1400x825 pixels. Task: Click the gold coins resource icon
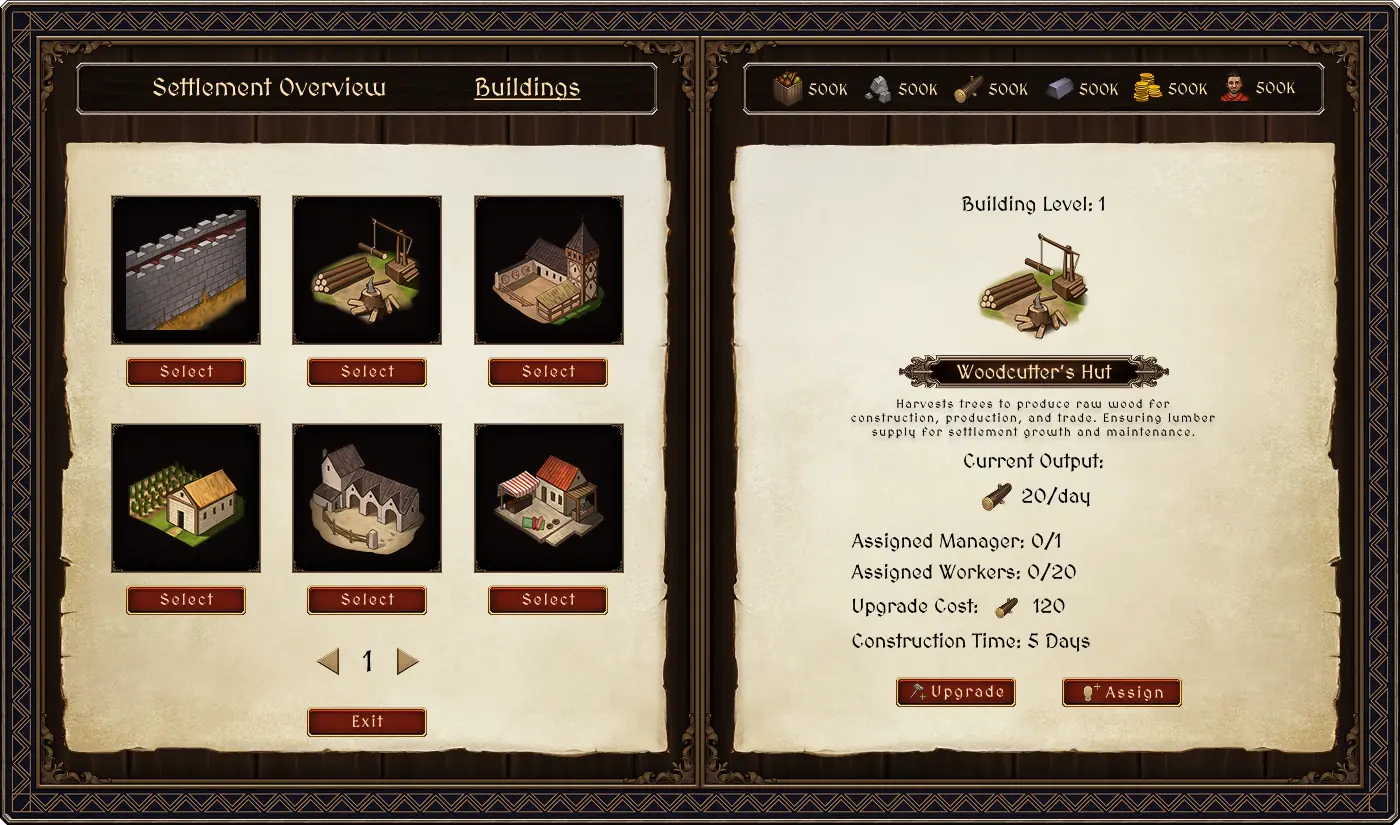[1147, 89]
